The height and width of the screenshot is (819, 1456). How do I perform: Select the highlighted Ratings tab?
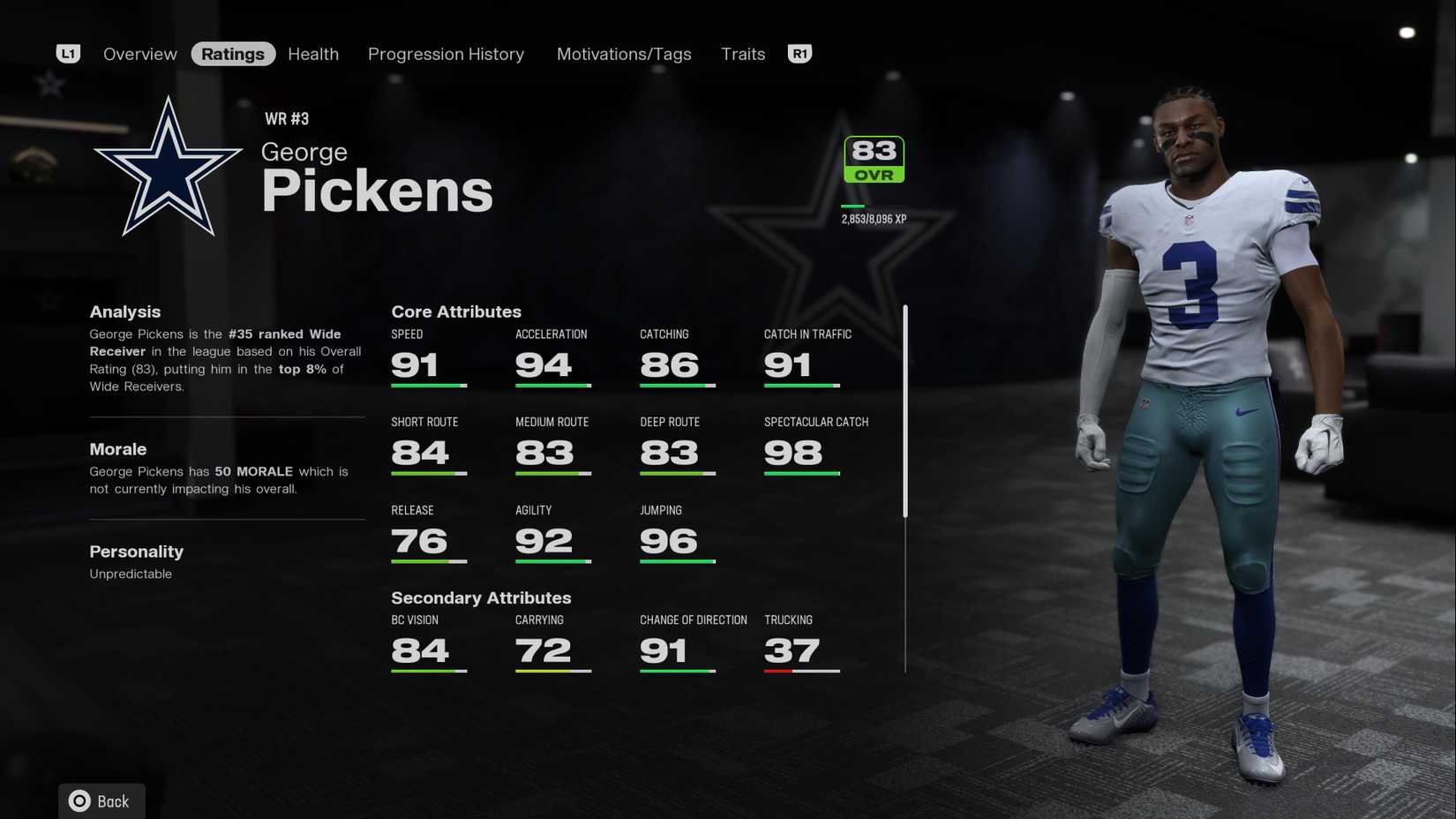233,53
